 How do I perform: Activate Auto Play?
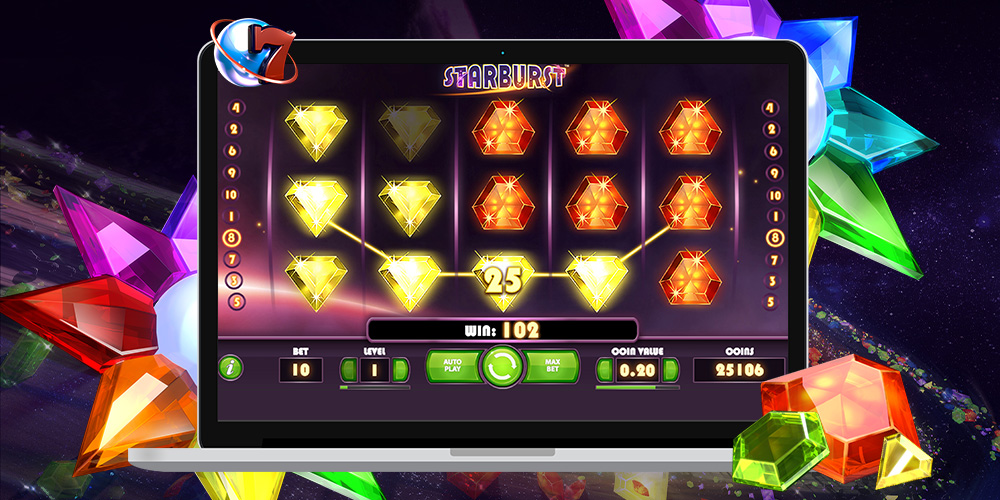tap(452, 367)
